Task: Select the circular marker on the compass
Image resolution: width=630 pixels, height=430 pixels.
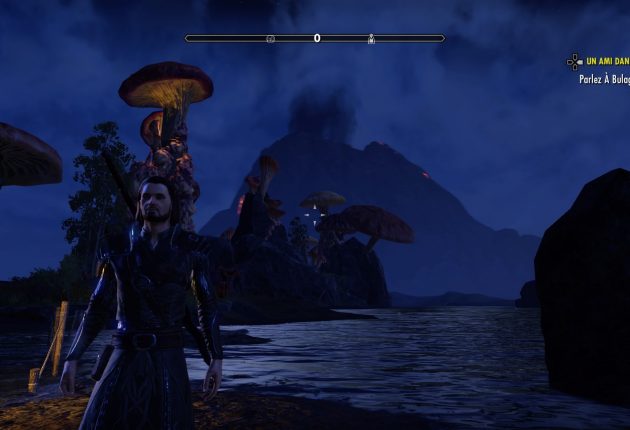Action: (270, 39)
